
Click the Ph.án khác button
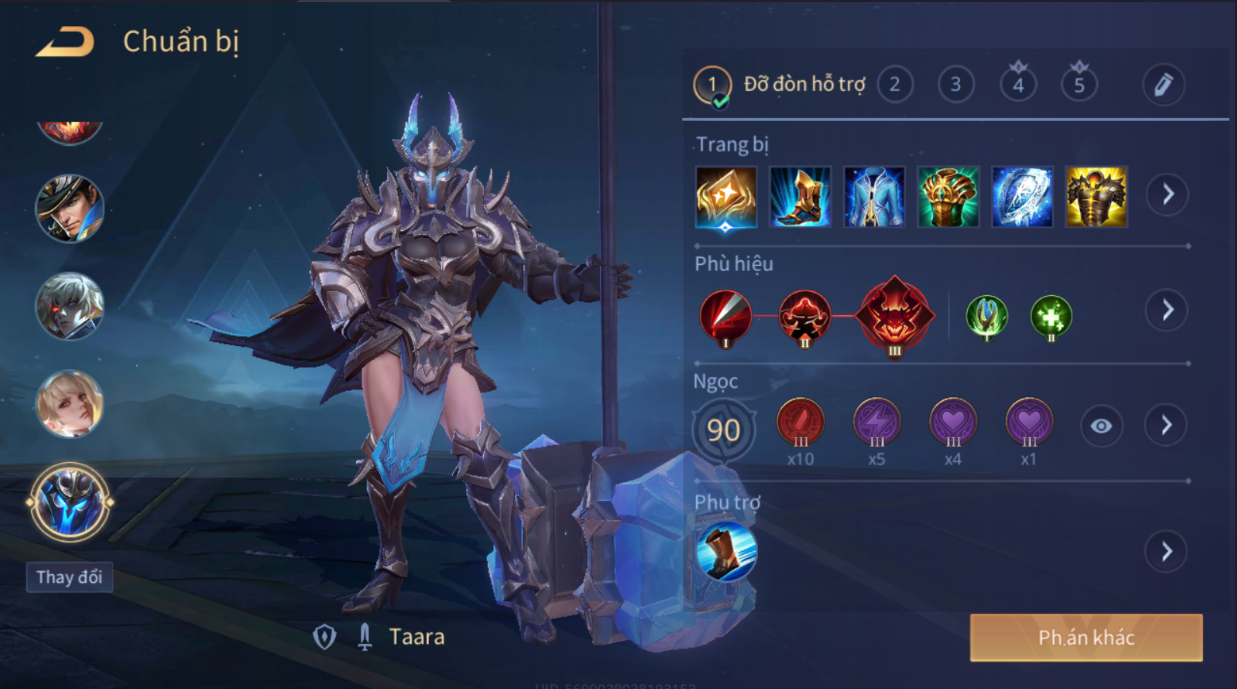click(x=1086, y=638)
